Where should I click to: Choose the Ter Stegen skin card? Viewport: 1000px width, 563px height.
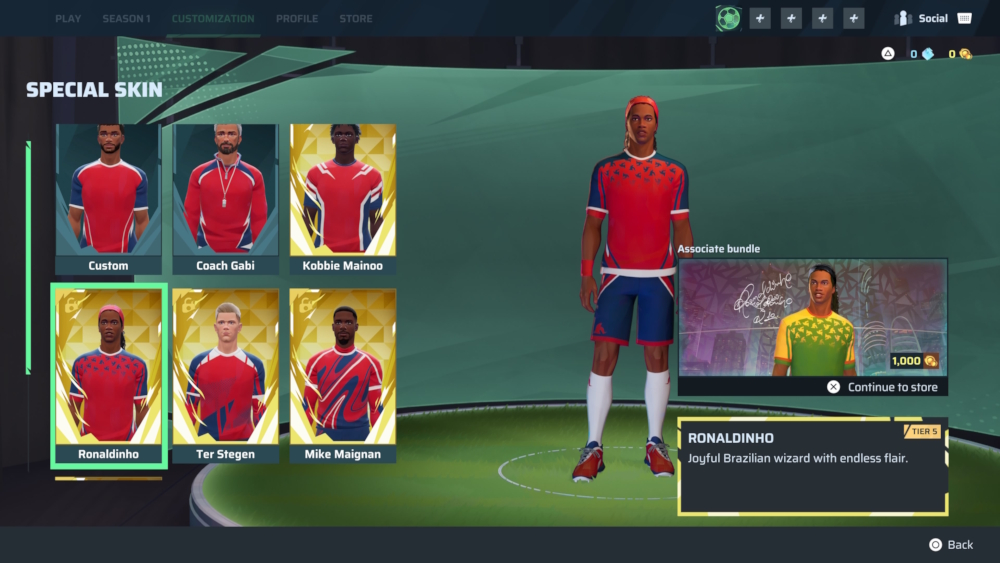[x=225, y=376]
